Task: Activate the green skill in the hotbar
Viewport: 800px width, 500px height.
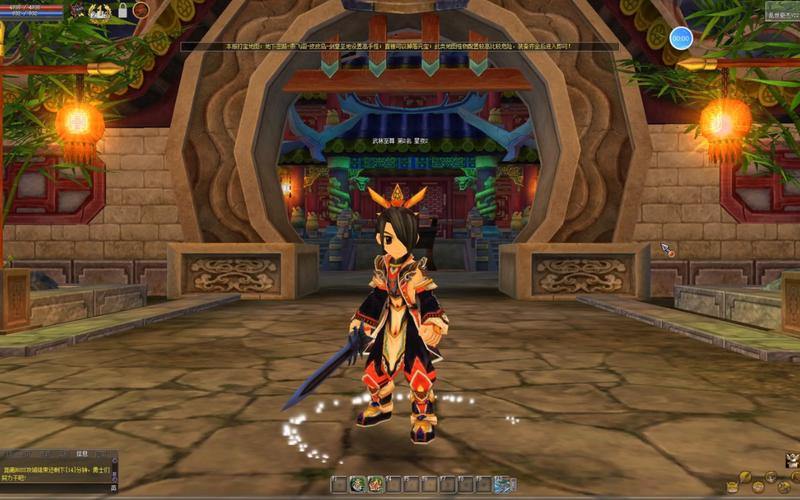Action: pos(356,484)
